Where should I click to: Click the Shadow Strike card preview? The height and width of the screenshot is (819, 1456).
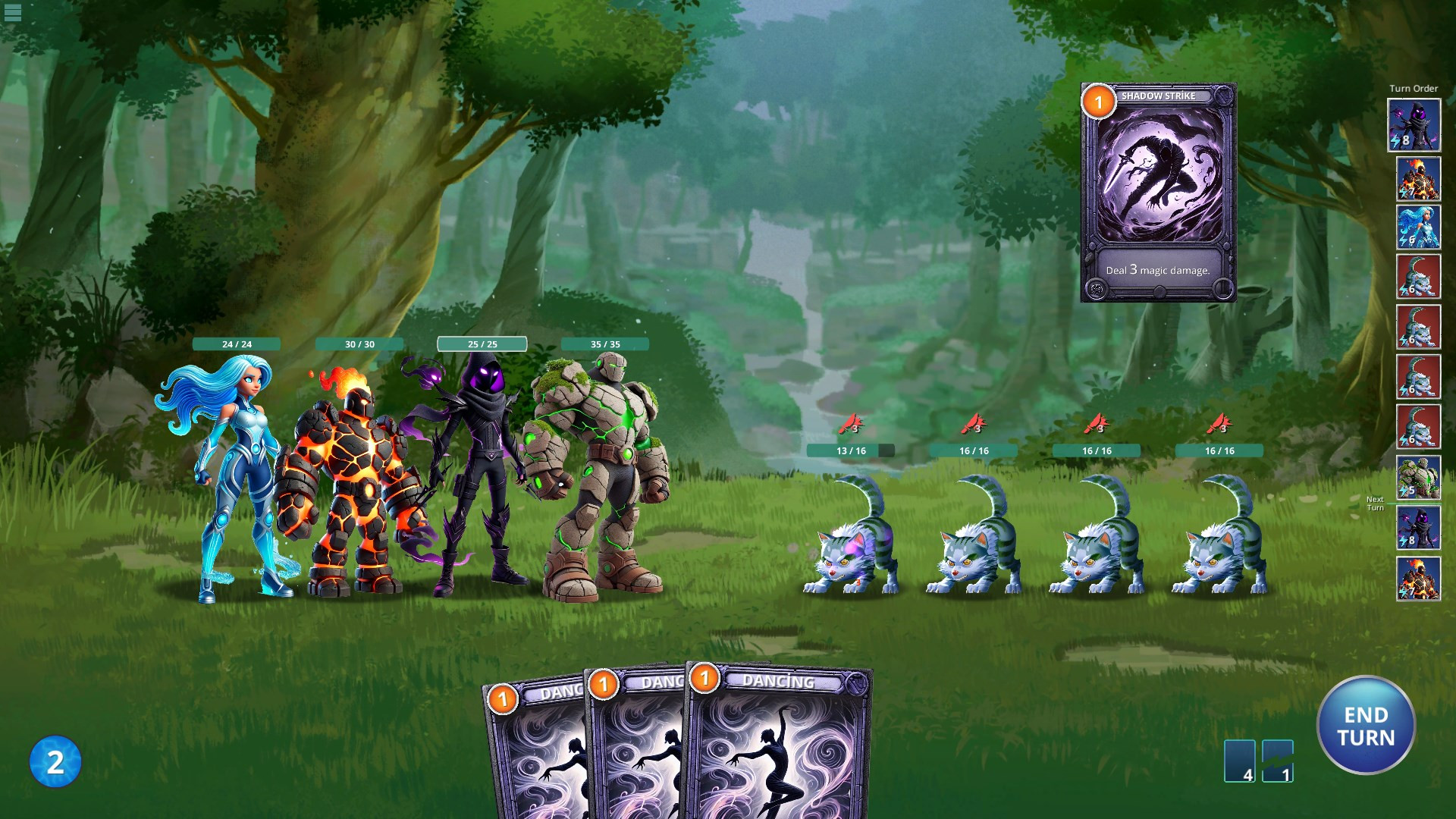point(1158,193)
